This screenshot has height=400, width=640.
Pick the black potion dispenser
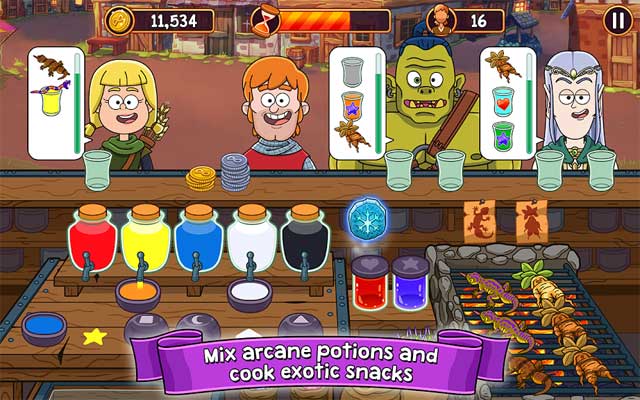click(x=301, y=240)
